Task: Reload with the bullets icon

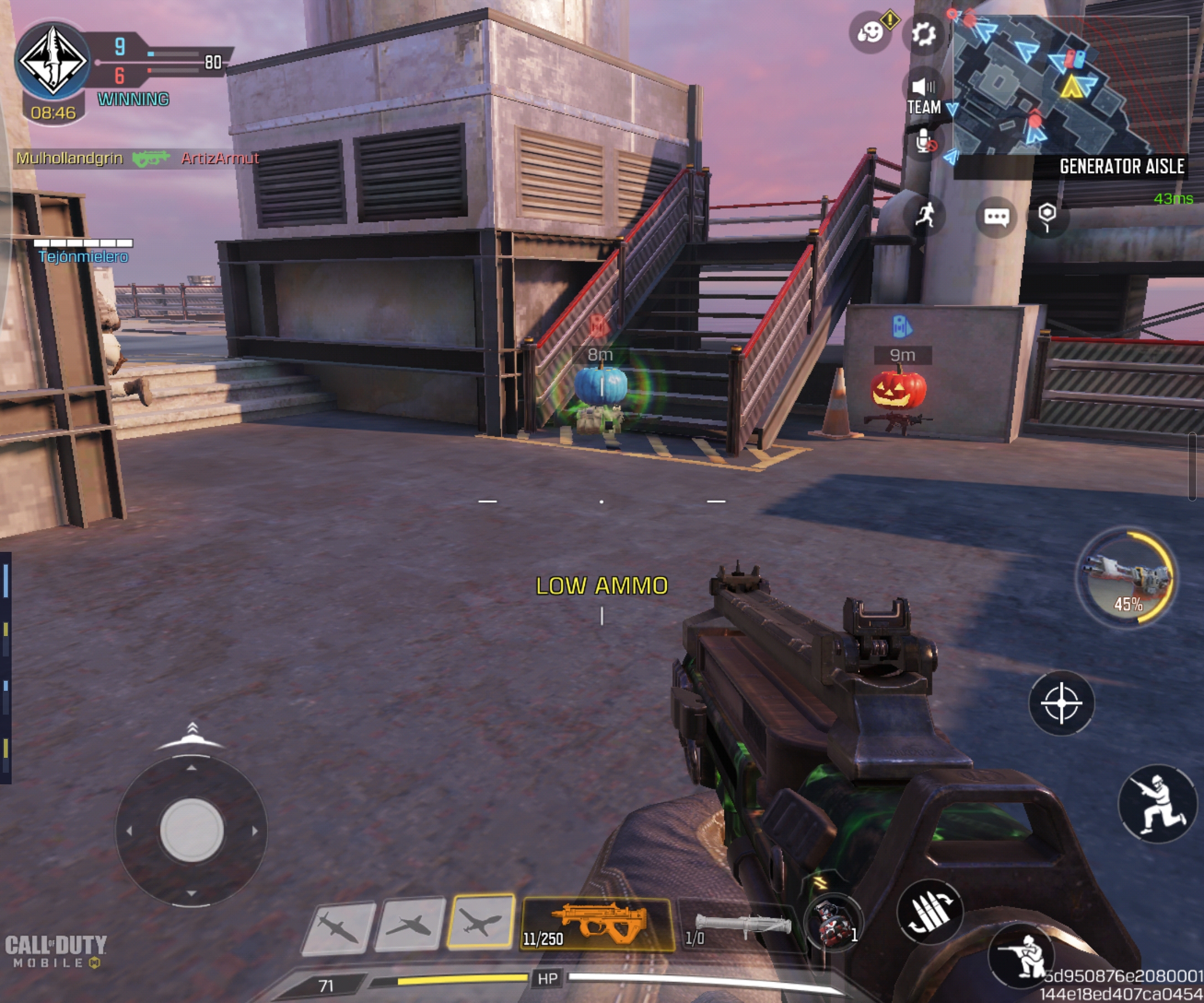Action: 930,912
